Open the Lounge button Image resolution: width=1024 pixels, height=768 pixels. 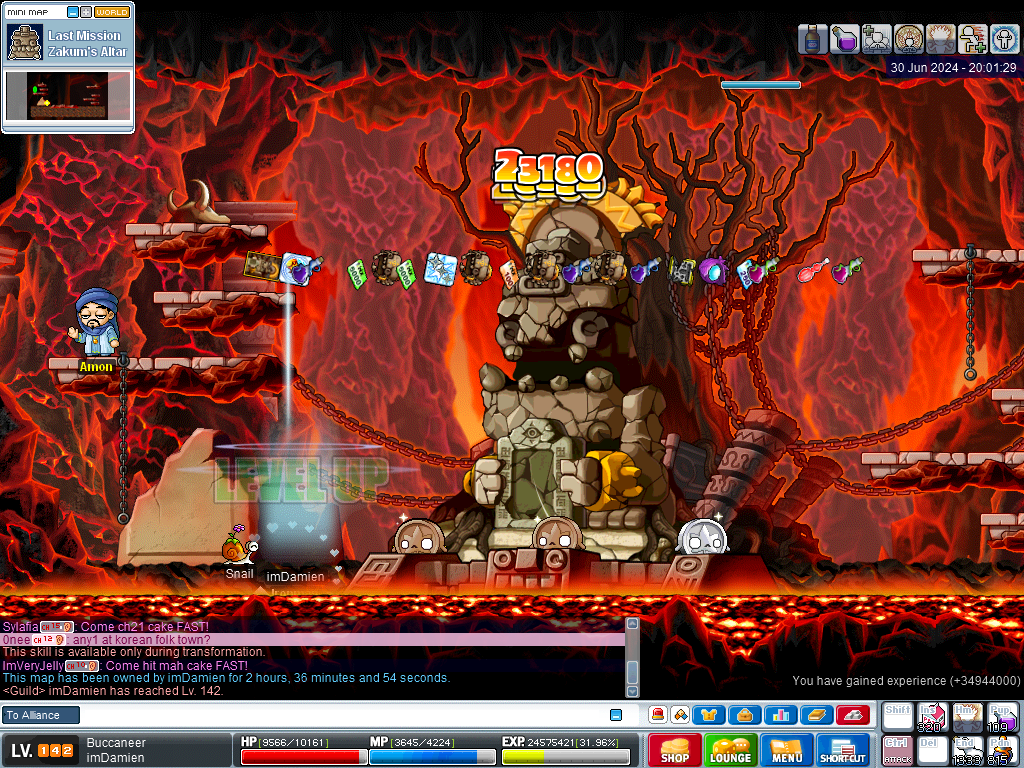(x=730, y=750)
